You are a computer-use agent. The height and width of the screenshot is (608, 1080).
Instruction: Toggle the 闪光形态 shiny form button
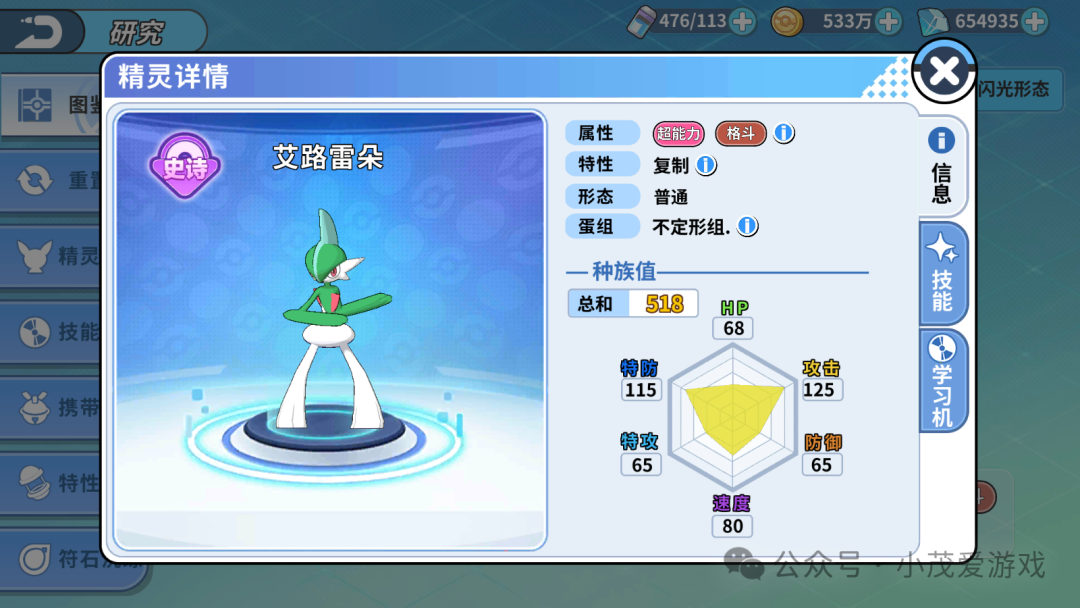click(1014, 89)
